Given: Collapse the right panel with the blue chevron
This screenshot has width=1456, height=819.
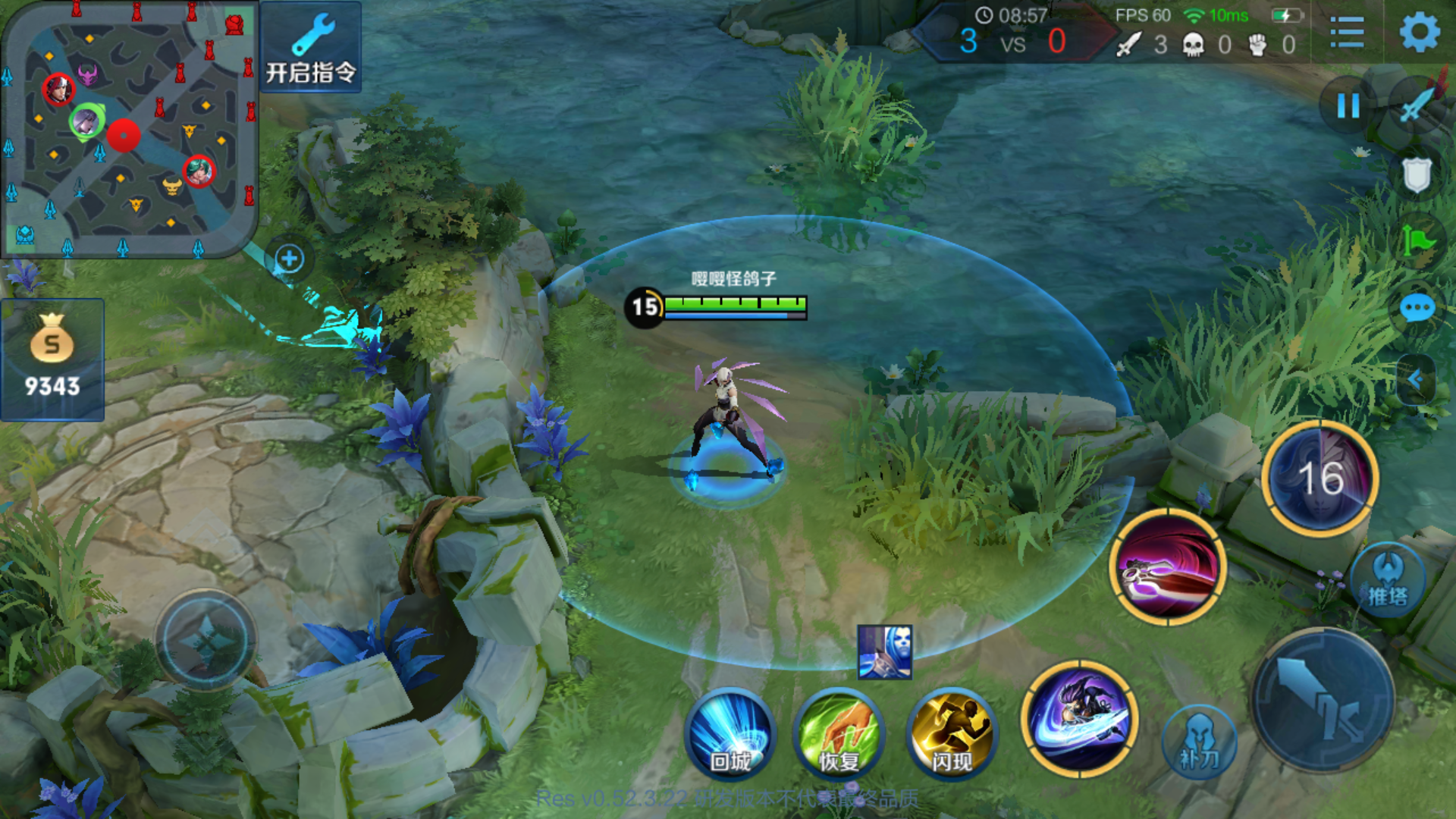Looking at the screenshot, I should coord(1417,379).
